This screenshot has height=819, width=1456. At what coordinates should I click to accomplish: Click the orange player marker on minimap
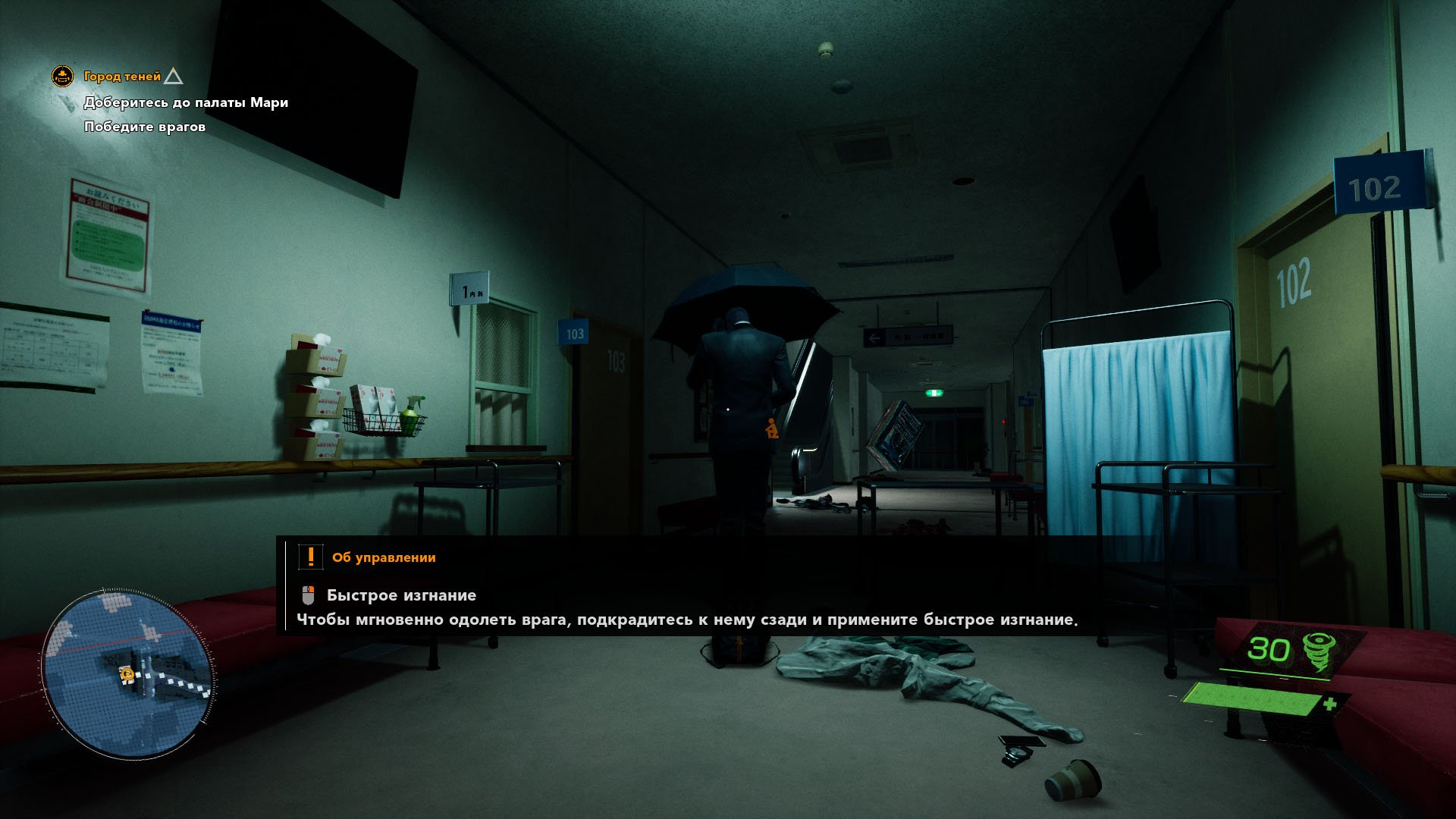(127, 674)
